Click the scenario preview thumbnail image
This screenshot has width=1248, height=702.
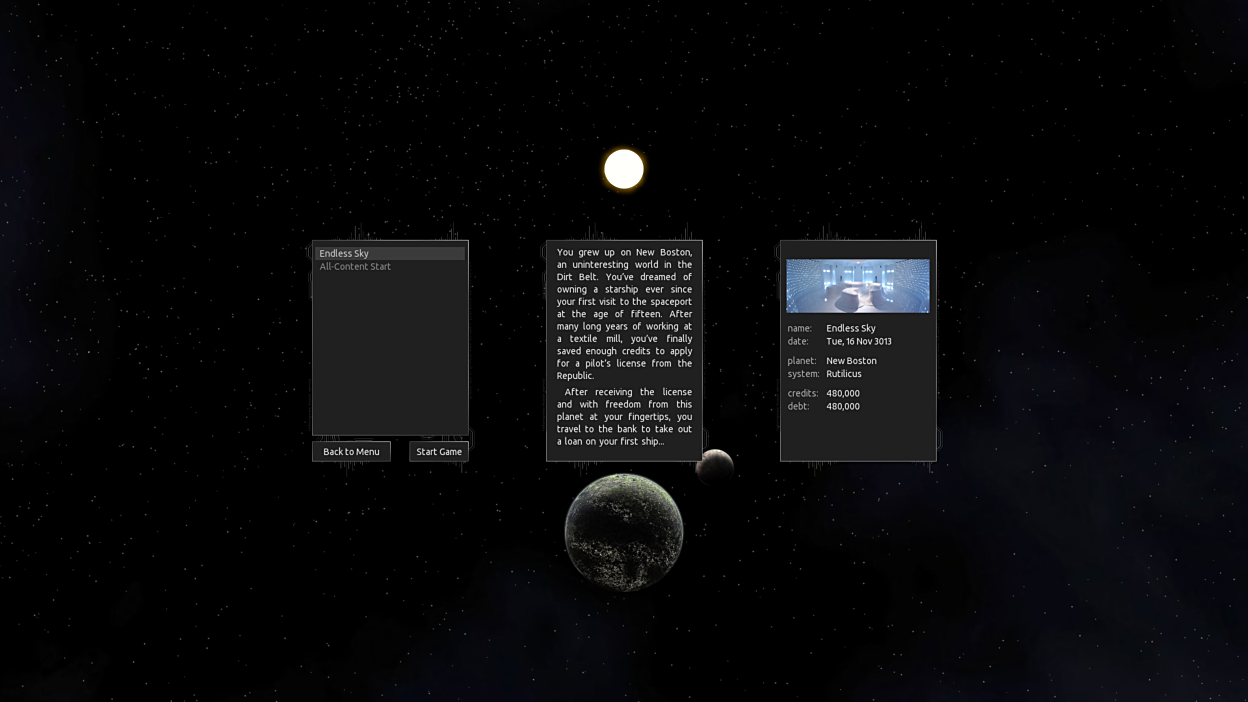point(857,286)
